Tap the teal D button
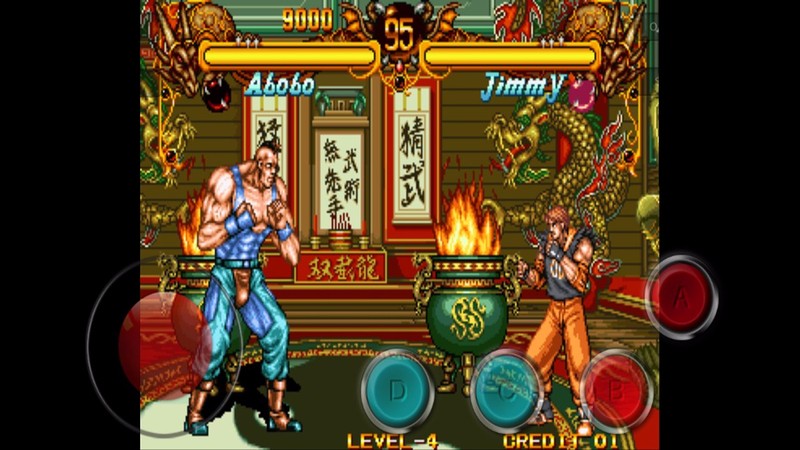The height and width of the screenshot is (450, 800). point(397,390)
